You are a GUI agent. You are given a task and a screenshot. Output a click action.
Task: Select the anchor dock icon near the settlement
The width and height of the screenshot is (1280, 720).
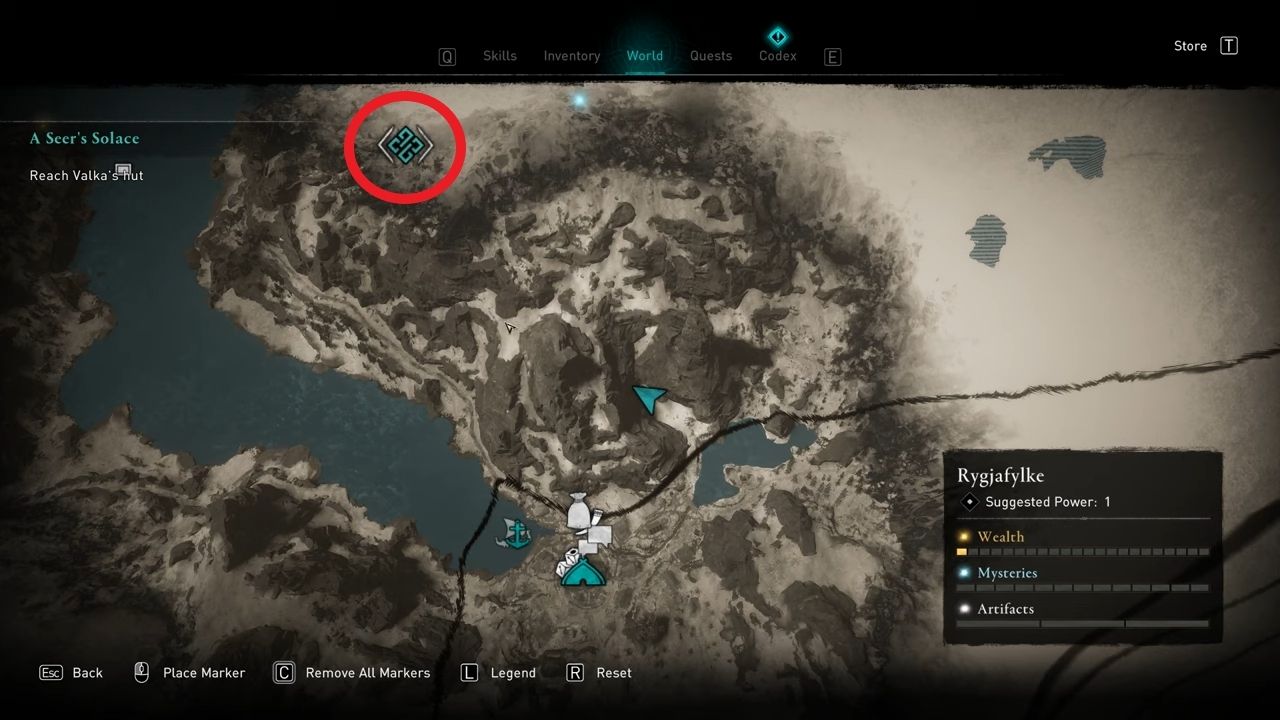(519, 533)
